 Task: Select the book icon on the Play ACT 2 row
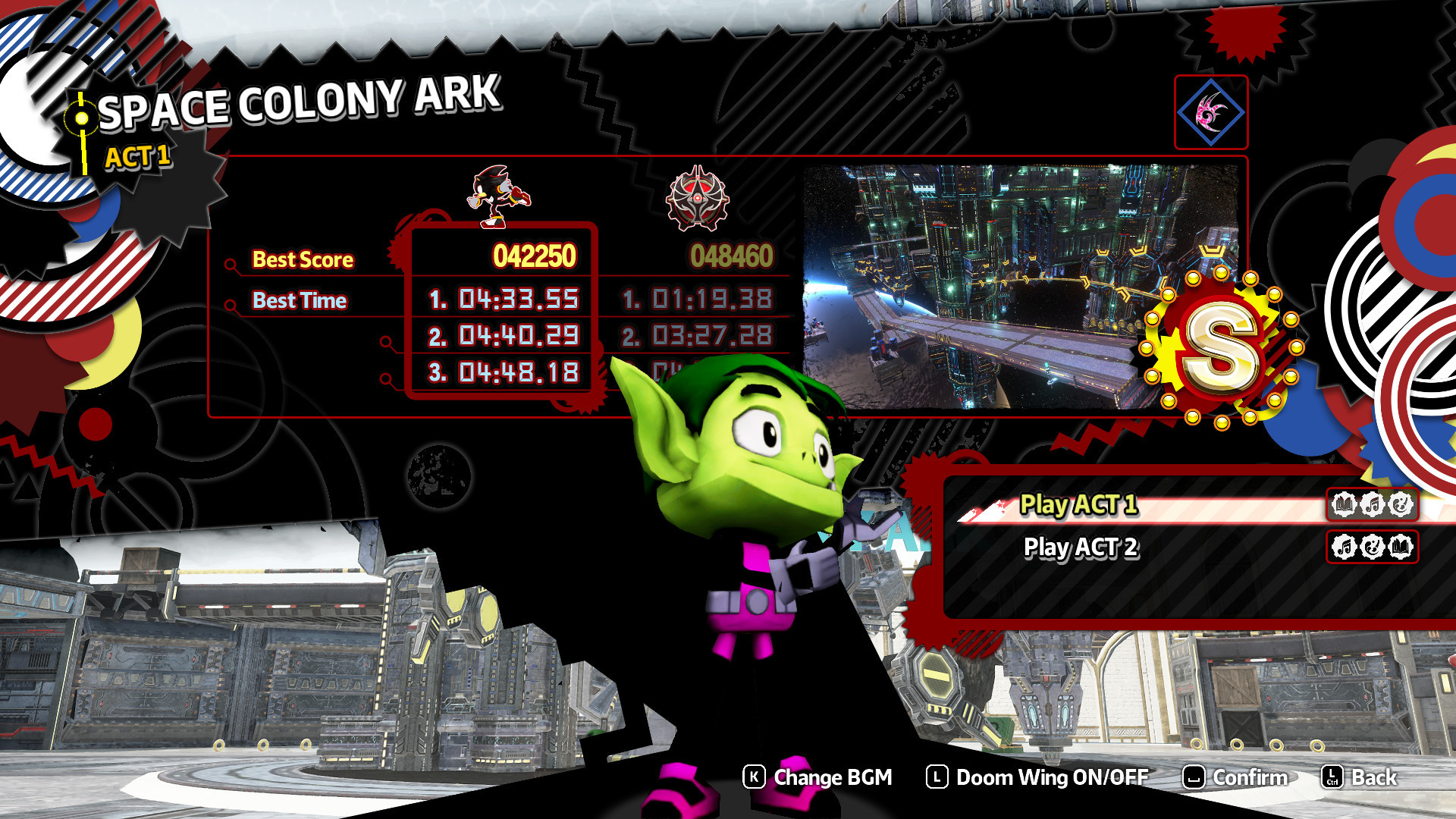(1401, 548)
